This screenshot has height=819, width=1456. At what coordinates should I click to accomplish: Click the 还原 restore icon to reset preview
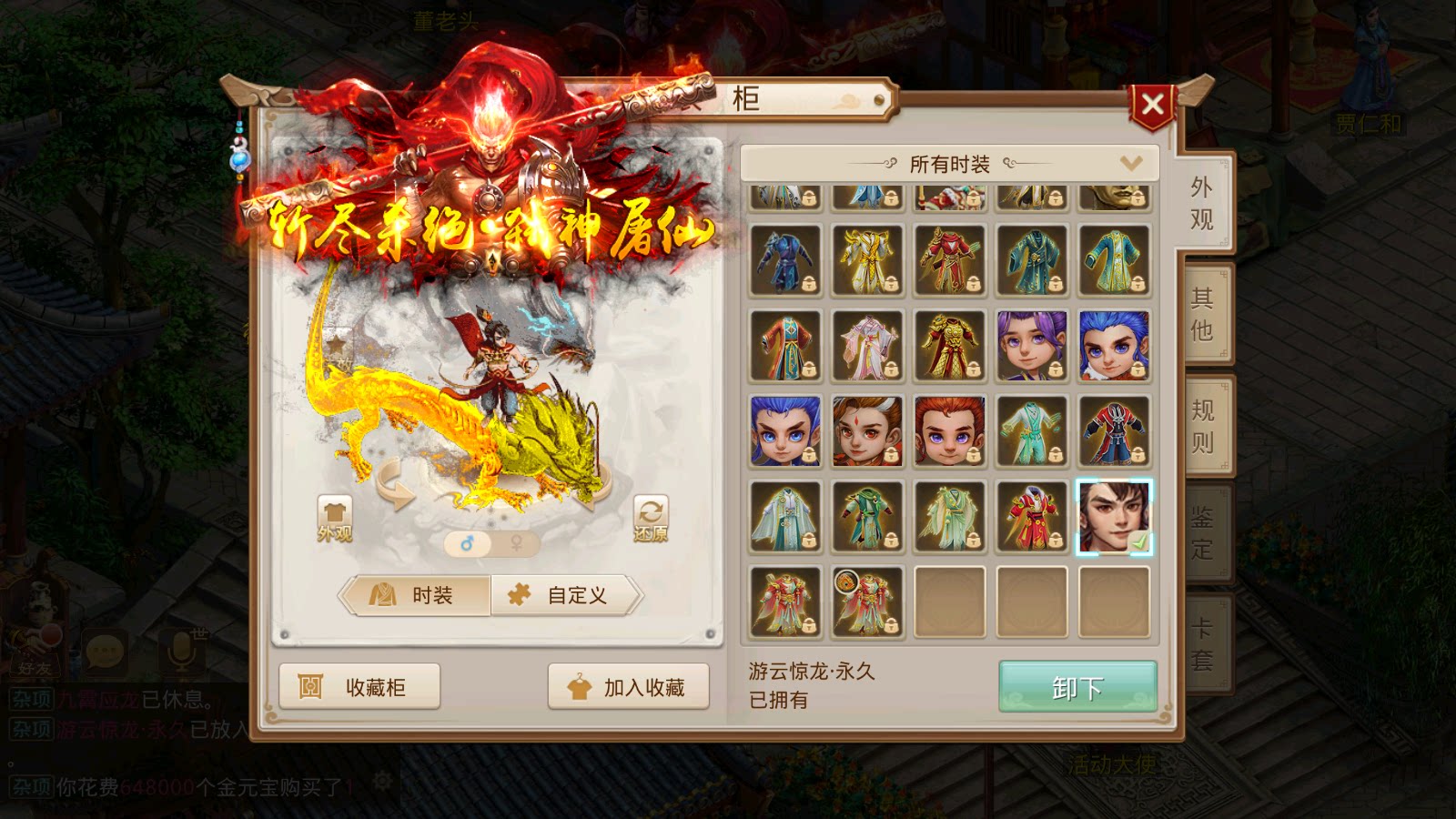[649, 511]
